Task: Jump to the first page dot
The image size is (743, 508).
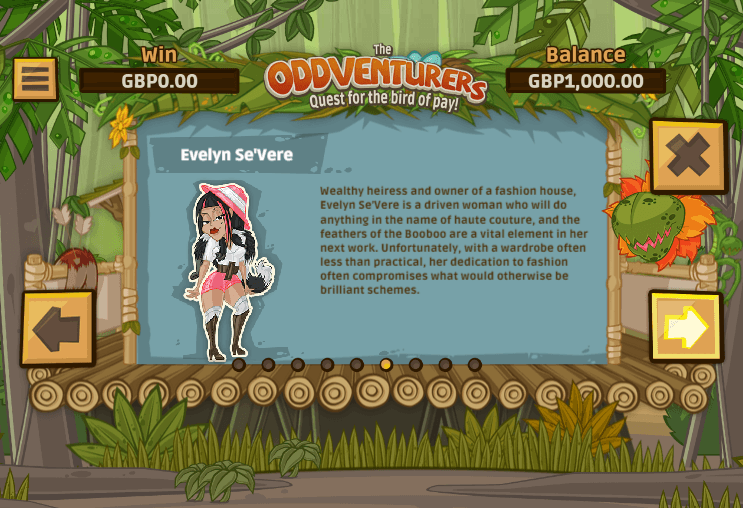Action: point(239,365)
